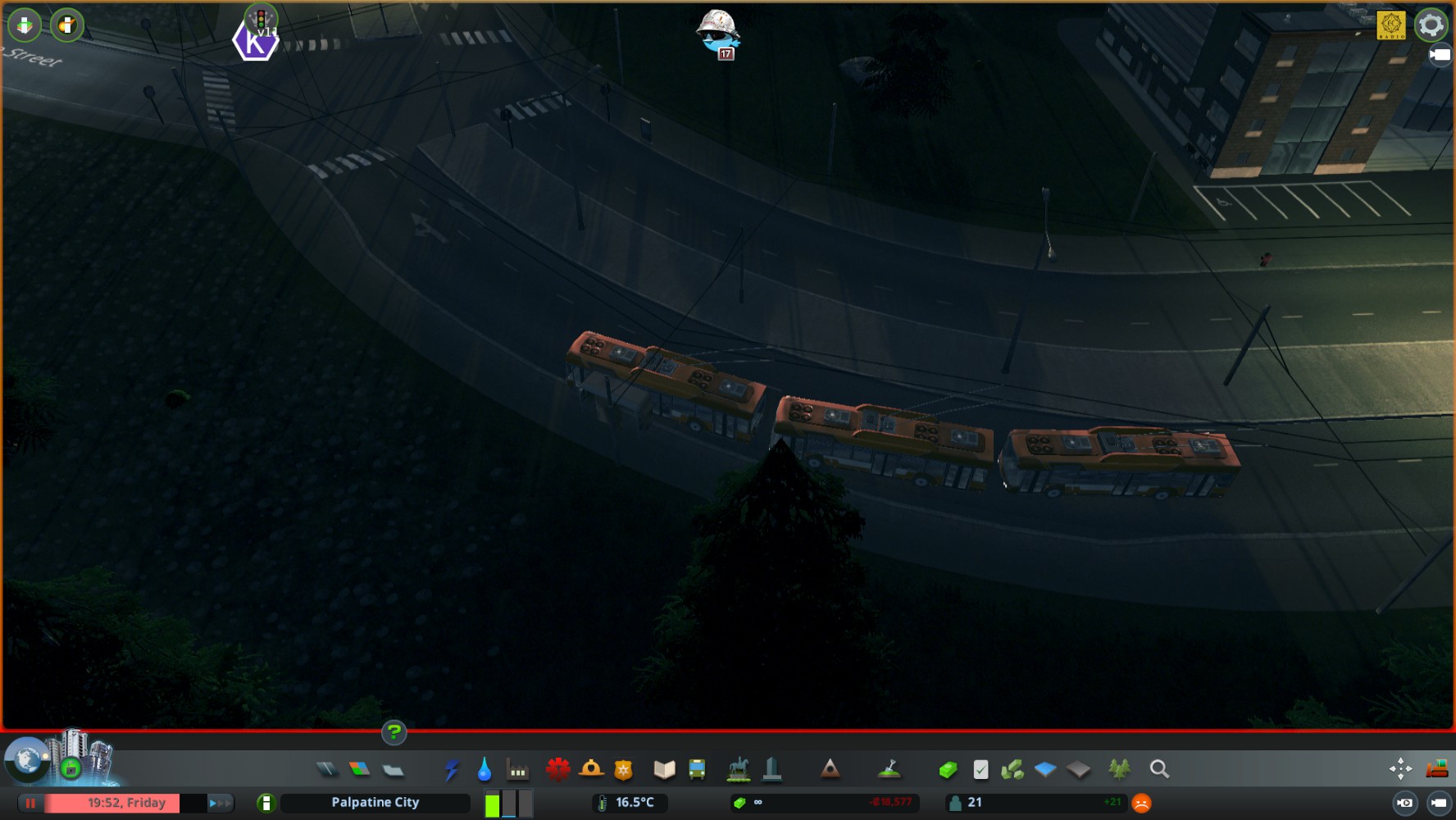This screenshot has height=820, width=1456.
Task: Open the Fire Department helmet menu
Action: (591, 769)
